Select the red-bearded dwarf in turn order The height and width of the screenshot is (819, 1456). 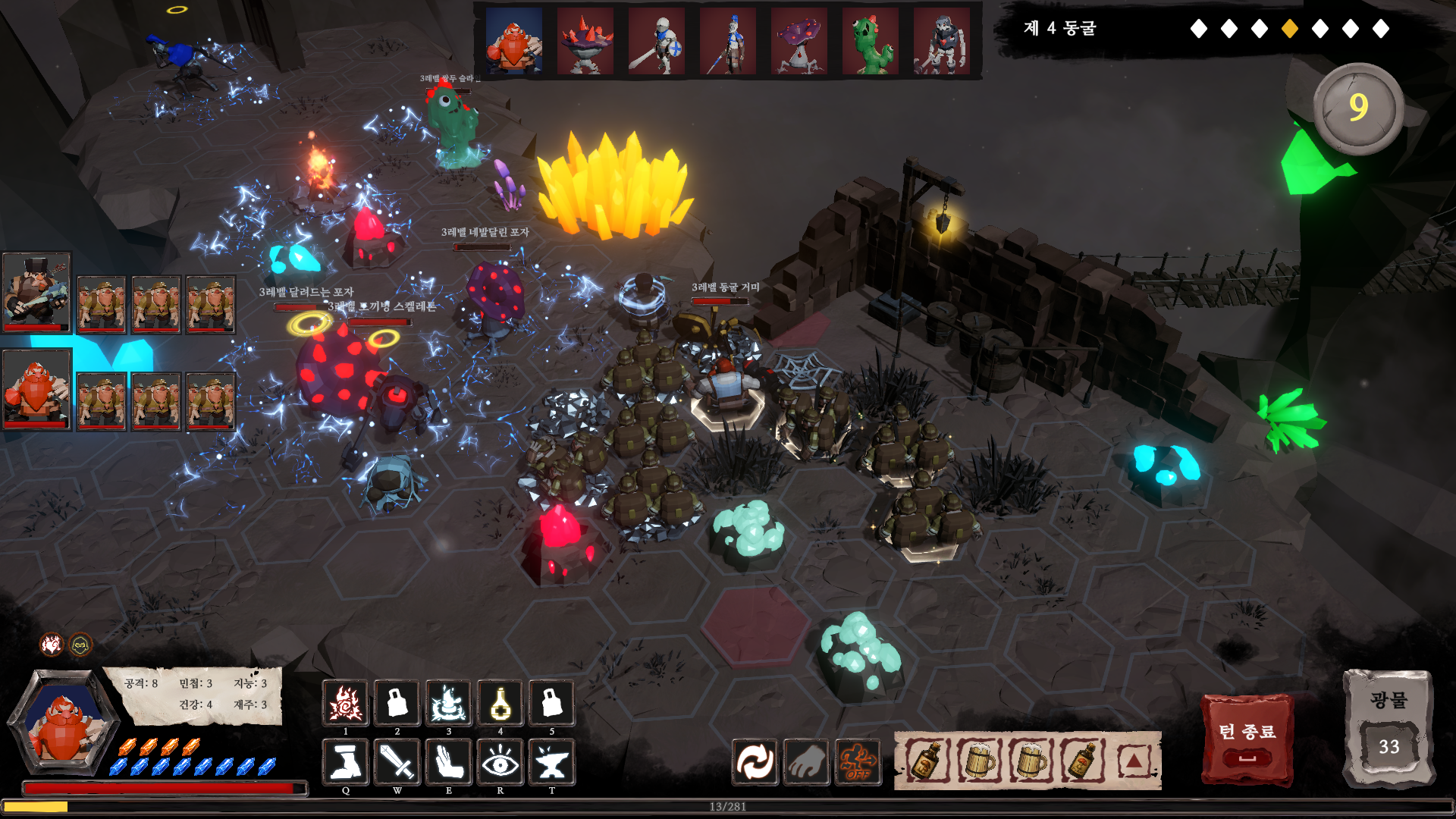(514, 41)
